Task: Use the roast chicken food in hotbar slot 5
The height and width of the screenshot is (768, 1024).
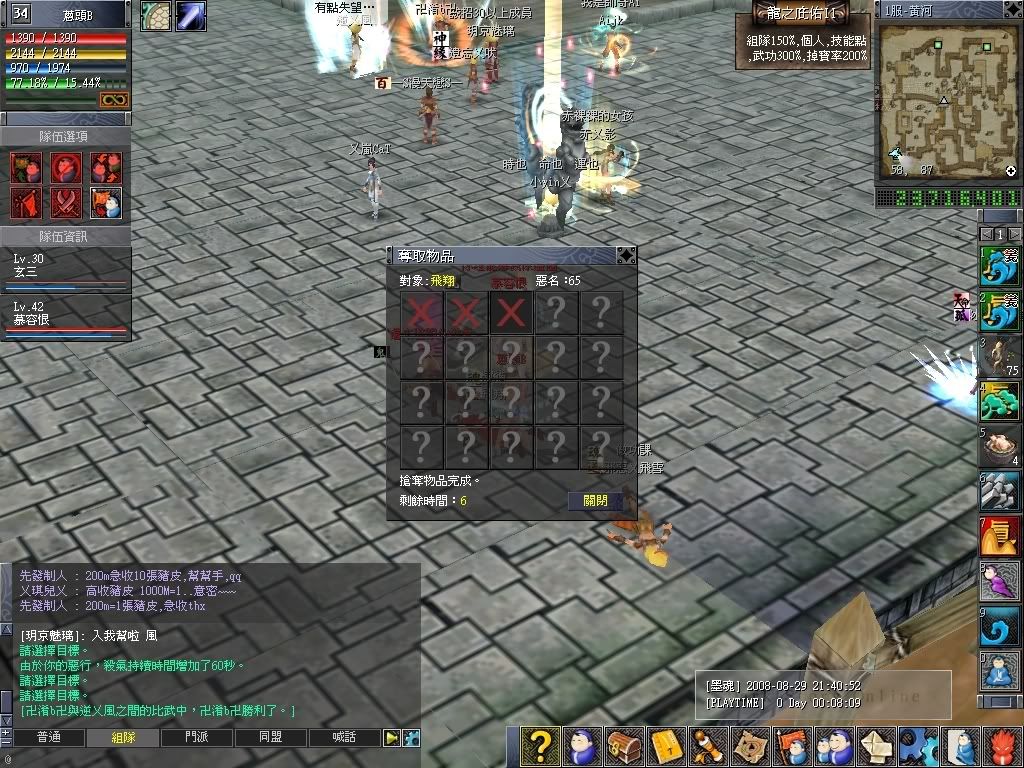Action: 999,447
